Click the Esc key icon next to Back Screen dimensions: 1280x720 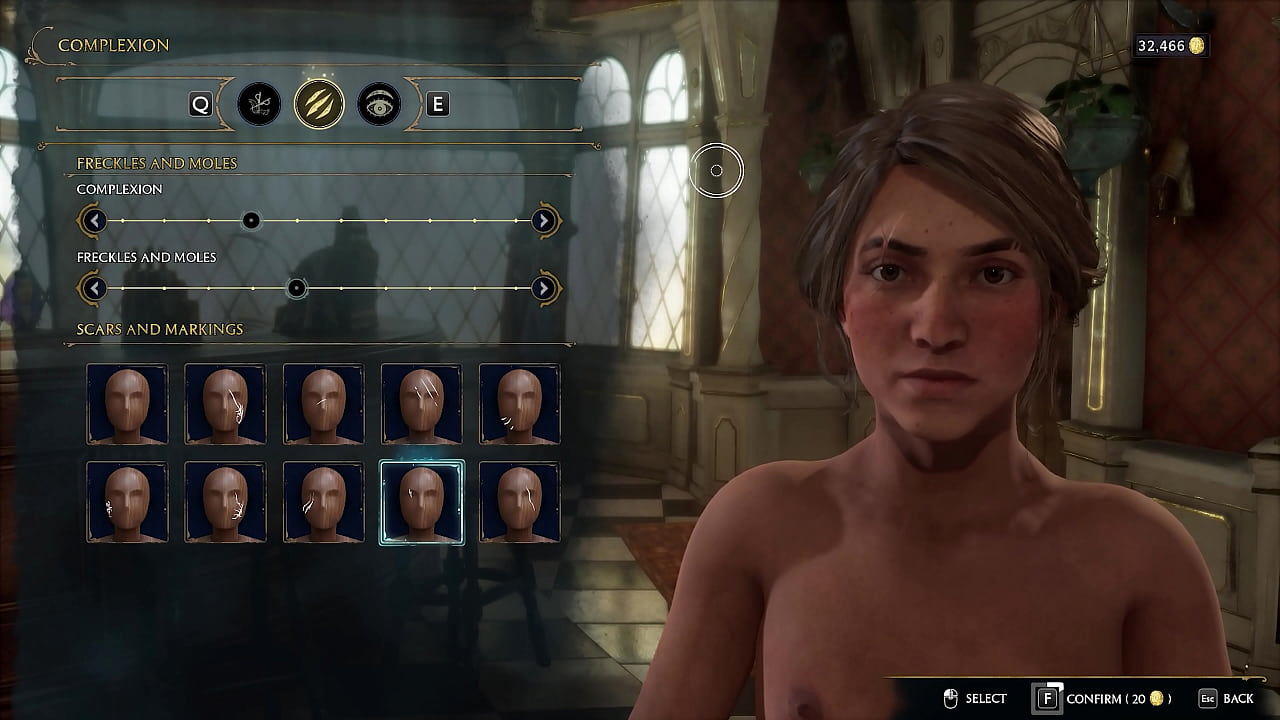pos(1207,700)
